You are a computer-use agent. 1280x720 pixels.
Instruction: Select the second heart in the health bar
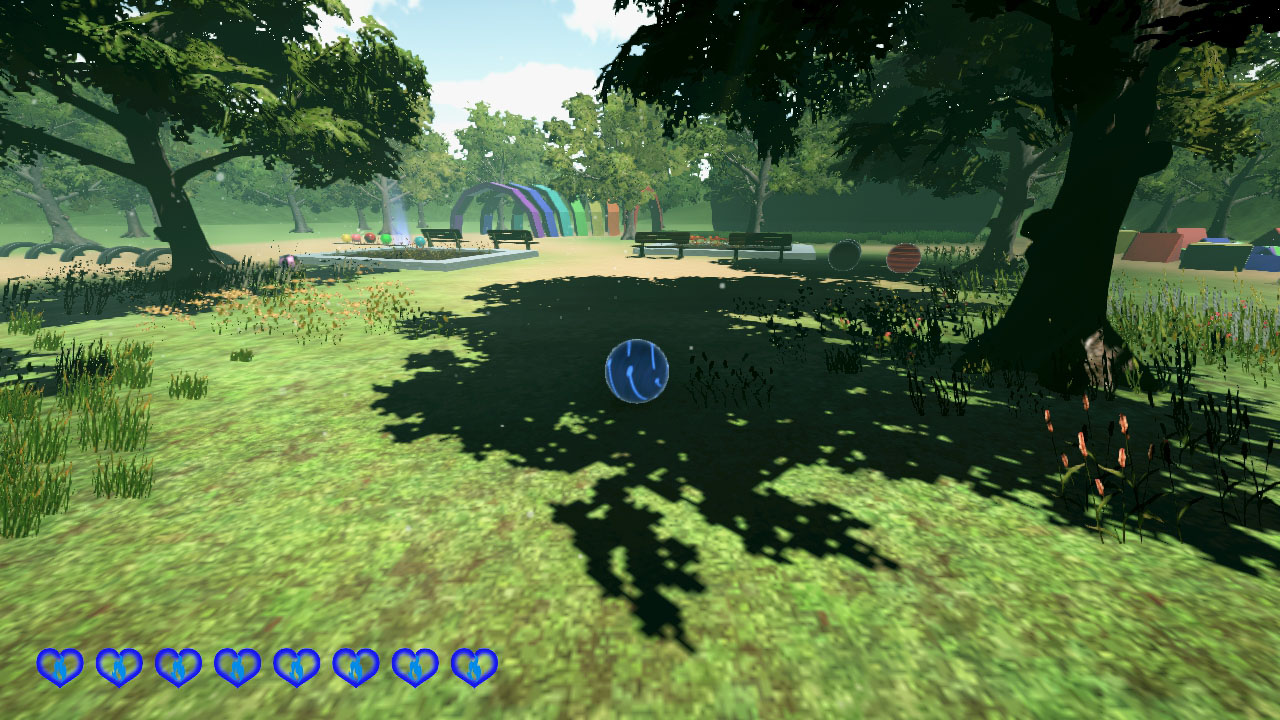coord(119,665)
